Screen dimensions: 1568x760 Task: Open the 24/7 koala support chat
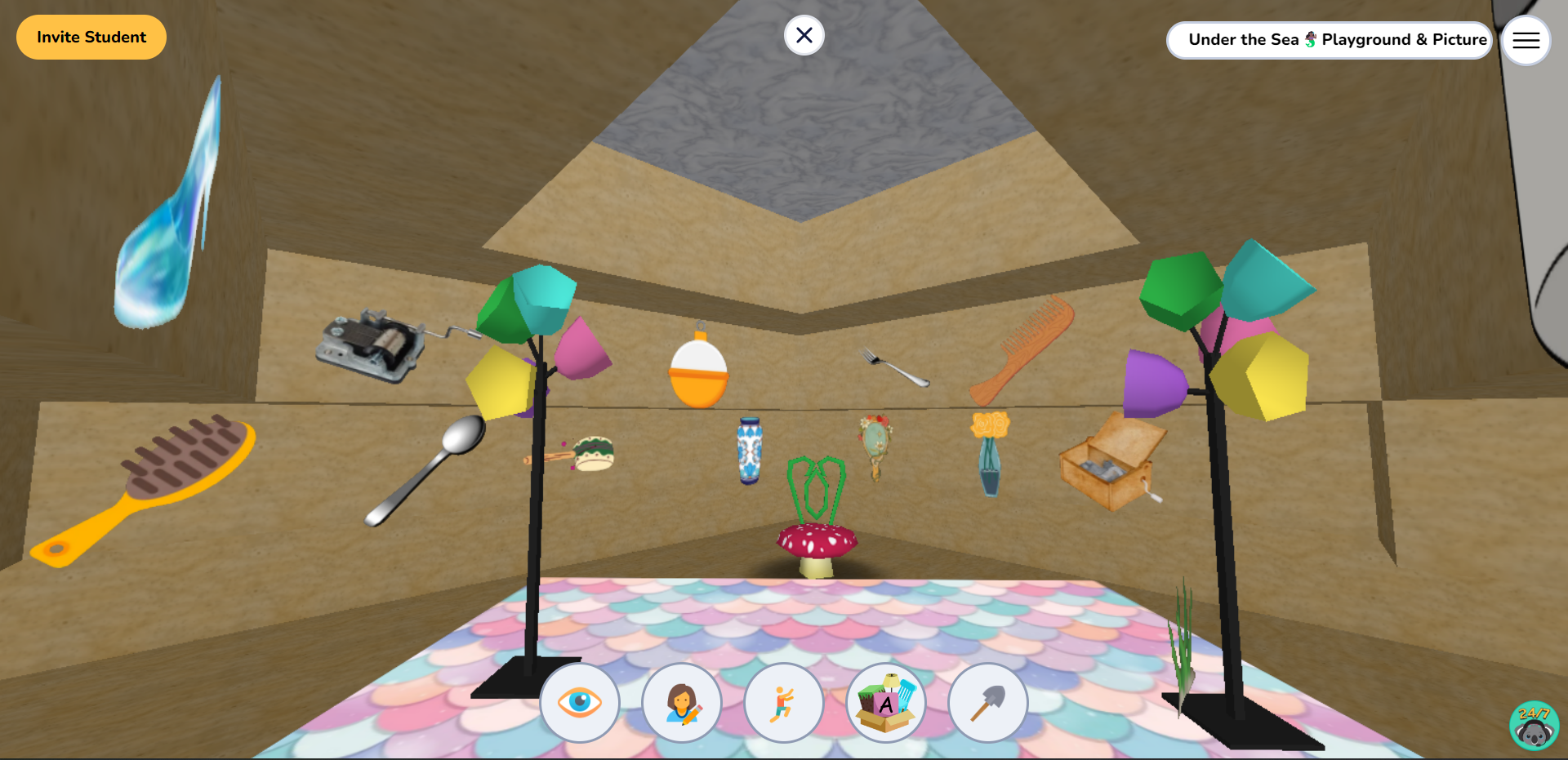[1534, 725]
